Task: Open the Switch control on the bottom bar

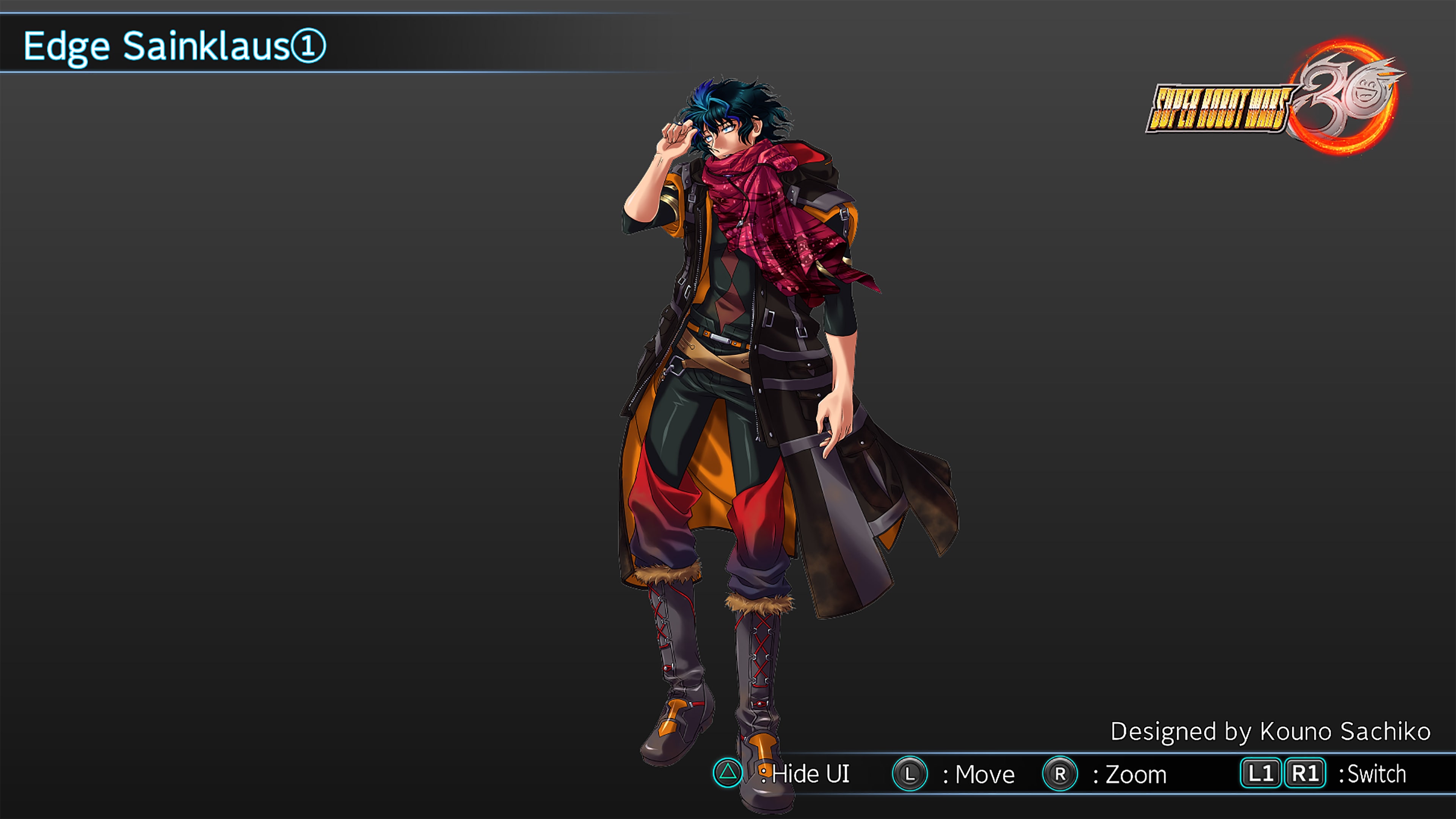Action: [x=1373, y=774]
